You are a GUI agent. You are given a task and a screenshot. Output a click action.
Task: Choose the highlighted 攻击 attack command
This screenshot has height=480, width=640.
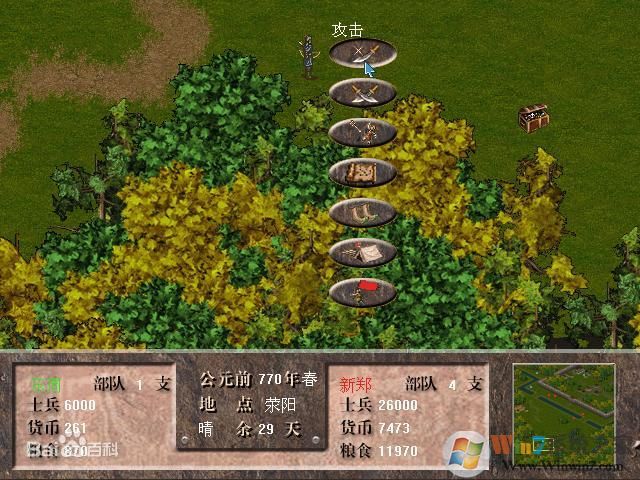click(362, 53)
